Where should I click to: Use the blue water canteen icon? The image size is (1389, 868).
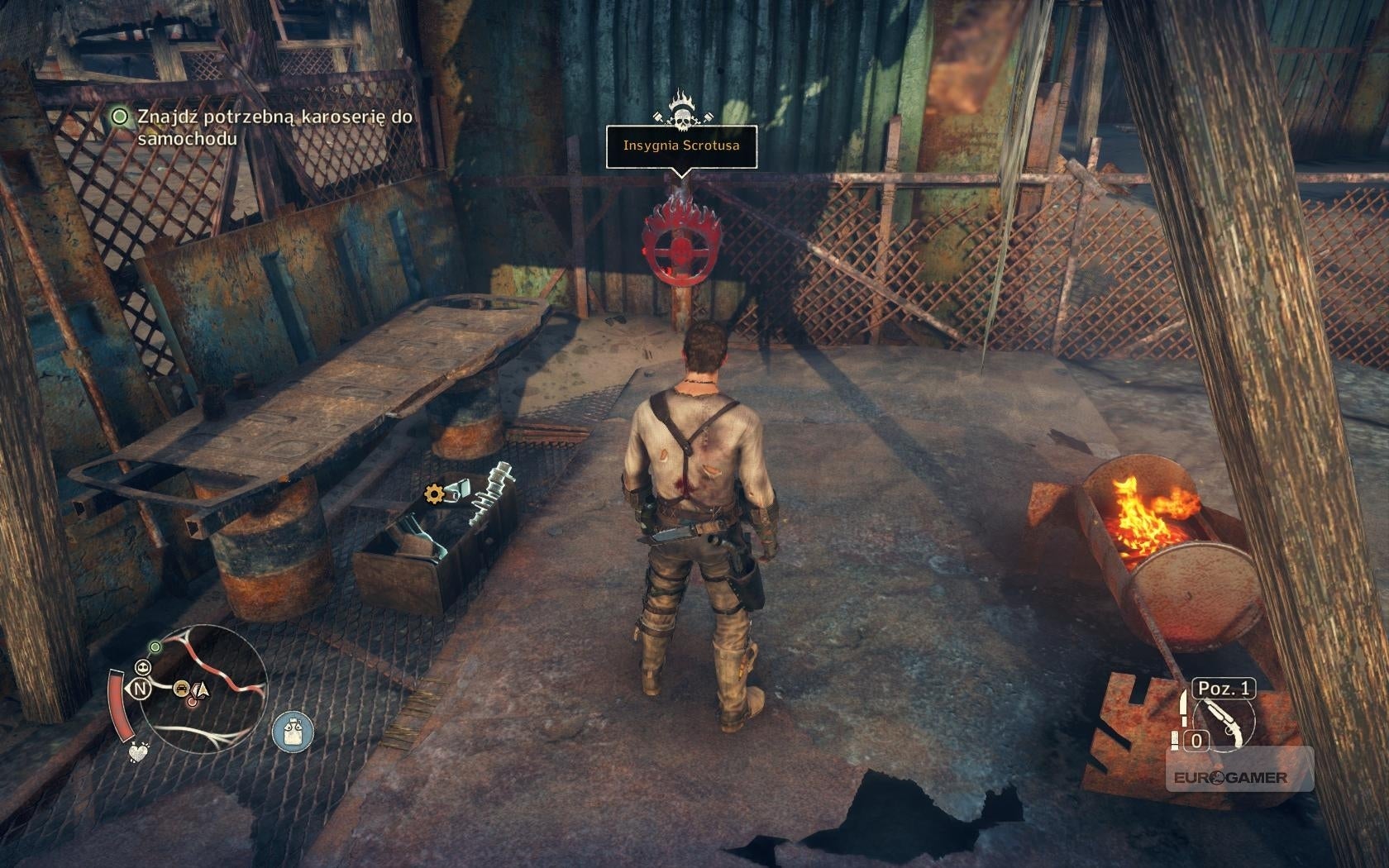click(x=293, y=732)
